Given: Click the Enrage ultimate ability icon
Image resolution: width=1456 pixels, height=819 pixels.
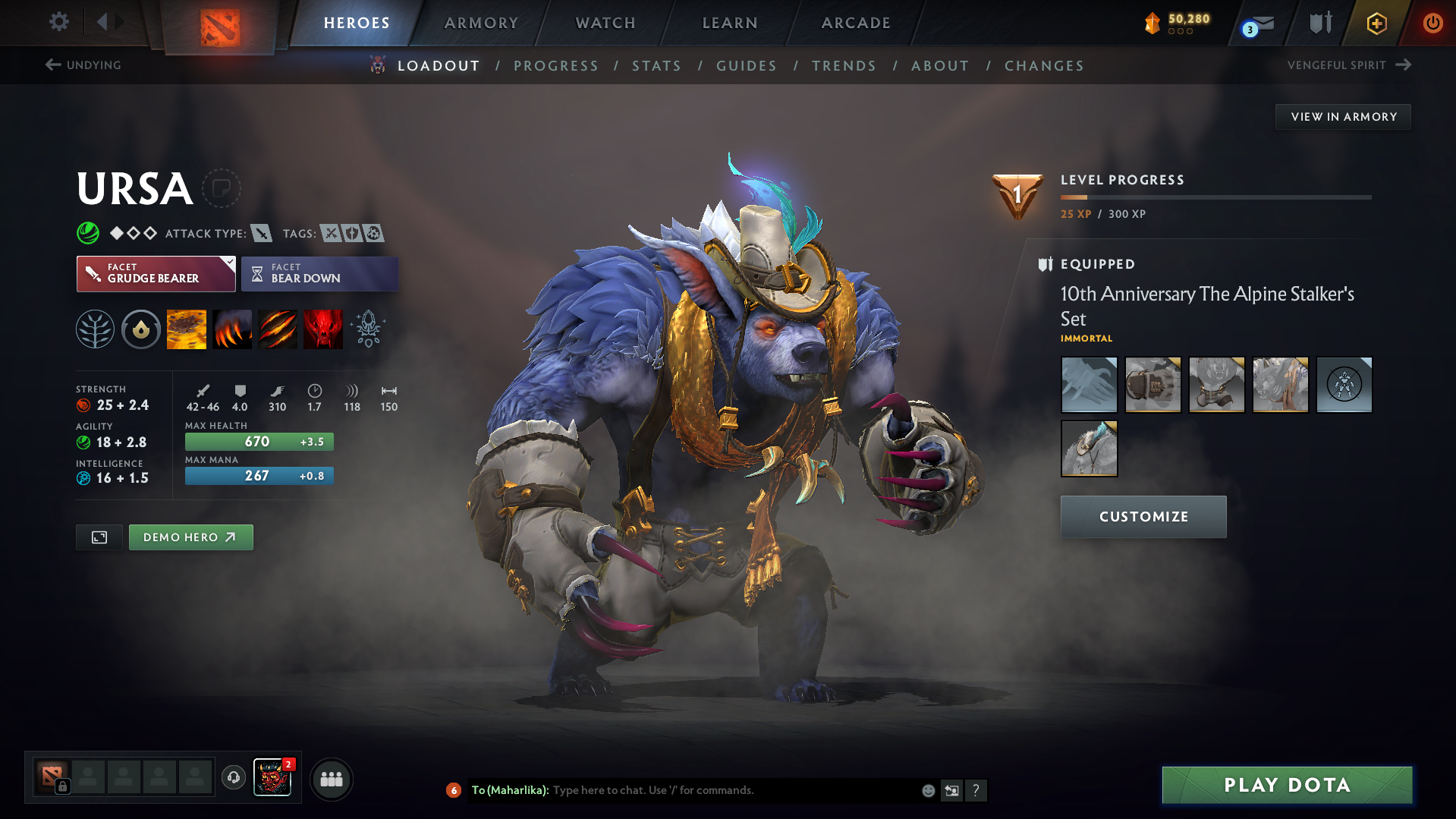Looking at the screenshot, I should point(323,329).
